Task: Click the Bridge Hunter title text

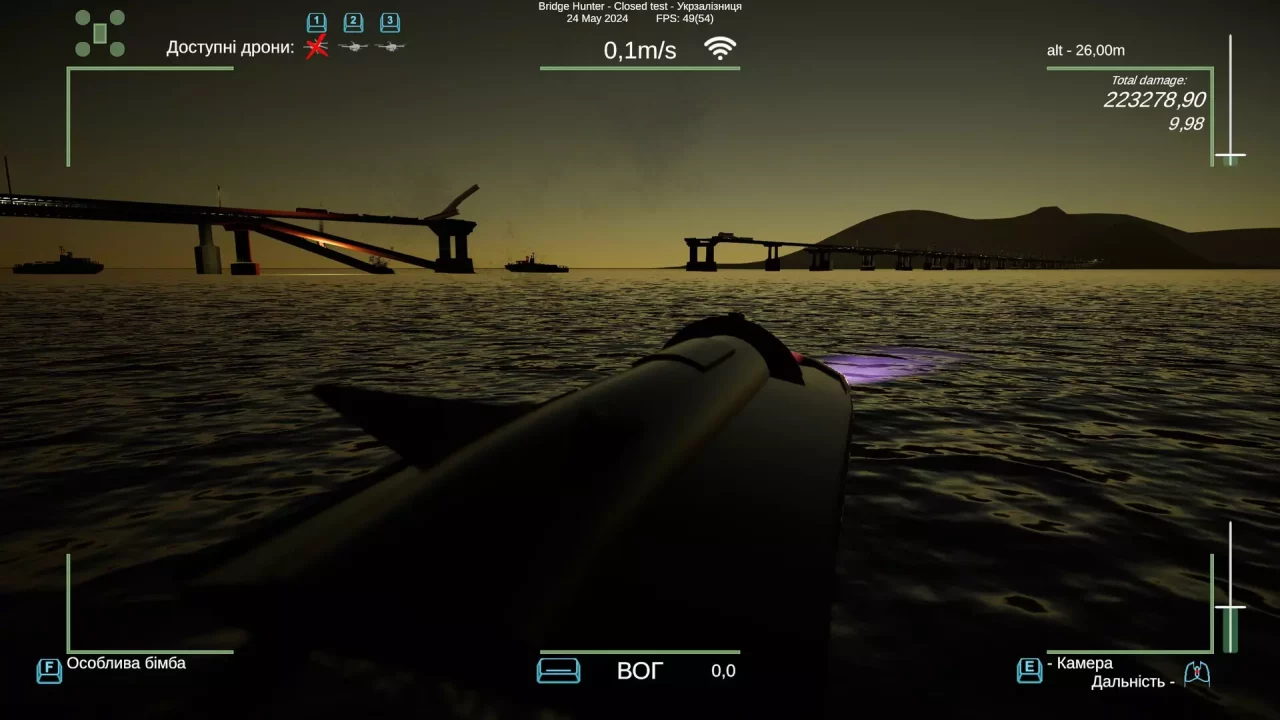Action: 639,6
